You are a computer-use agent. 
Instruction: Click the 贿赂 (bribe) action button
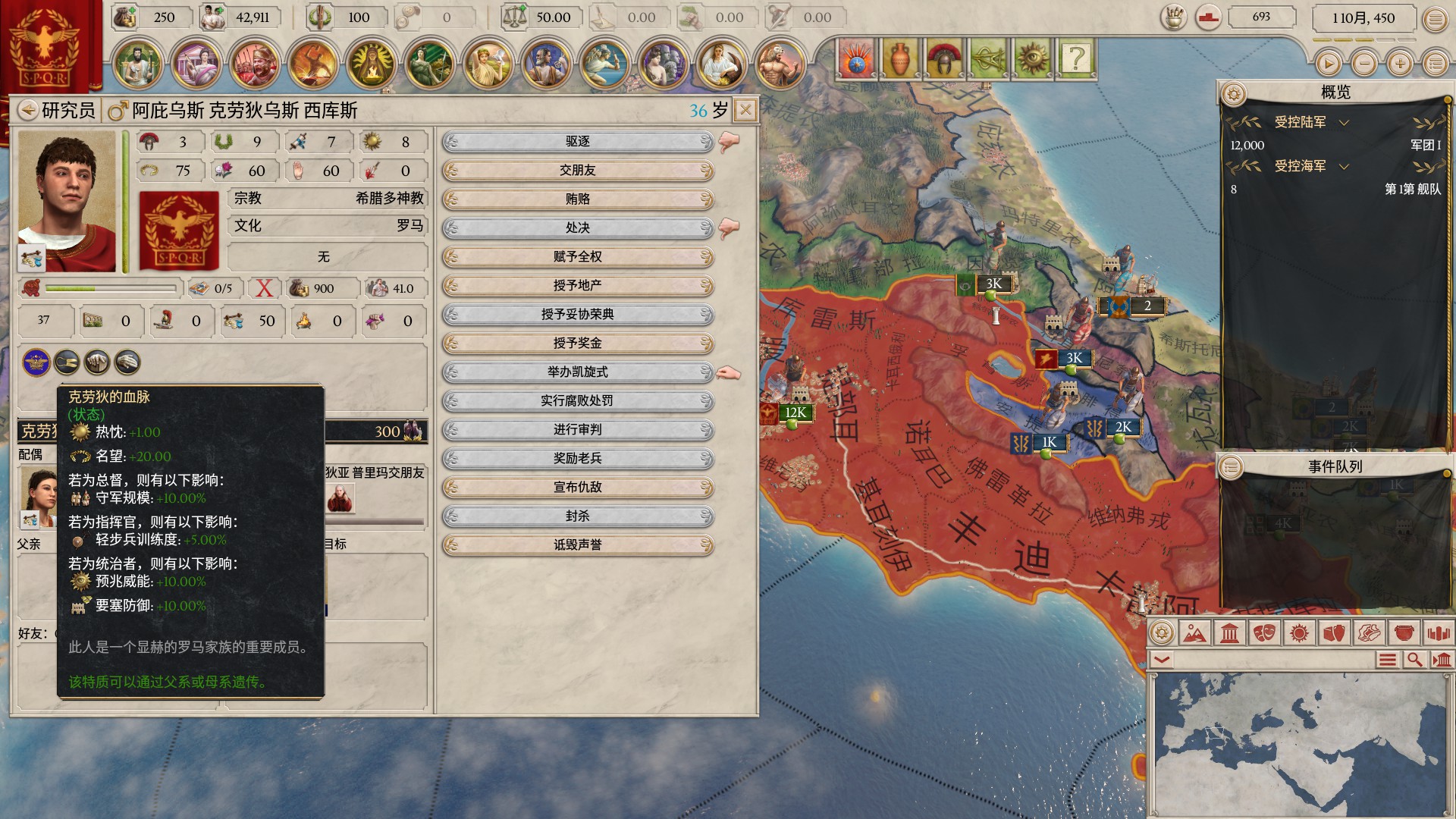578,199
